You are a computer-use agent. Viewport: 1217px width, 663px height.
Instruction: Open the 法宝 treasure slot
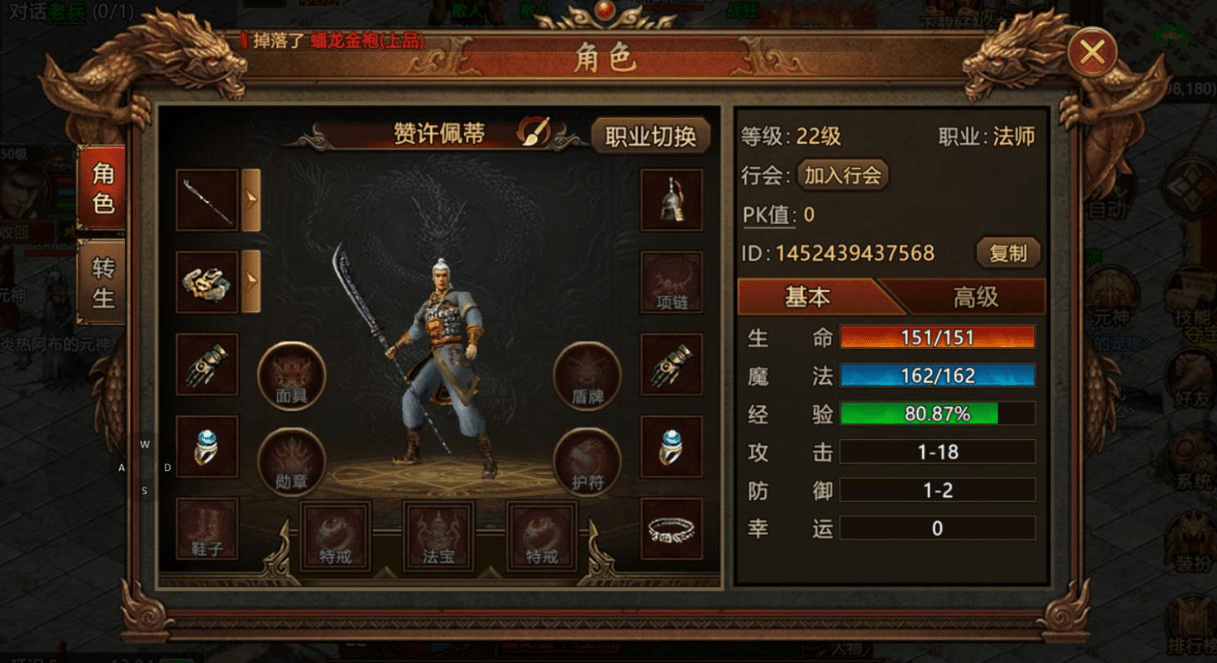pyautogui.click(x=438, y=535)
